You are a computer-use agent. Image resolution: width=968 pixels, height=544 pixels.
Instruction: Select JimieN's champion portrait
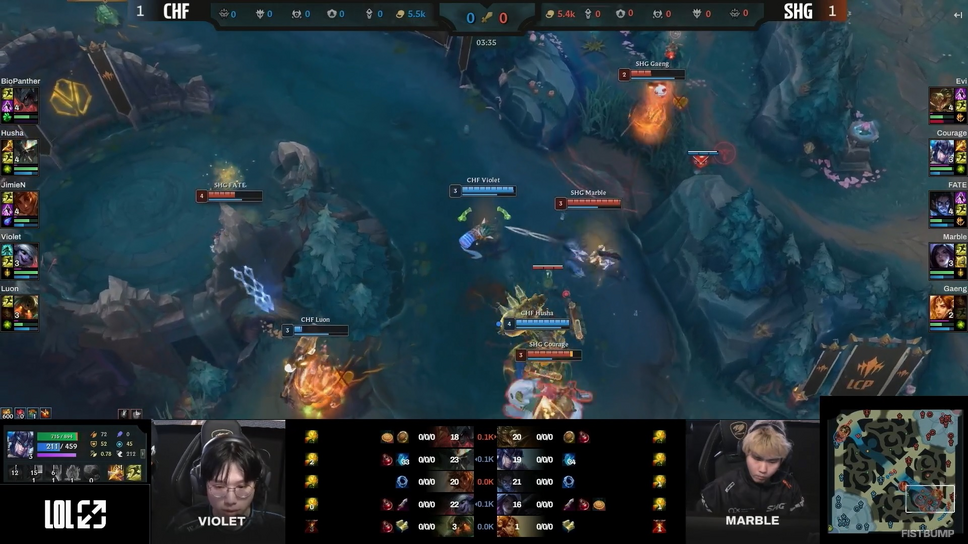click(x=26, y=204)
